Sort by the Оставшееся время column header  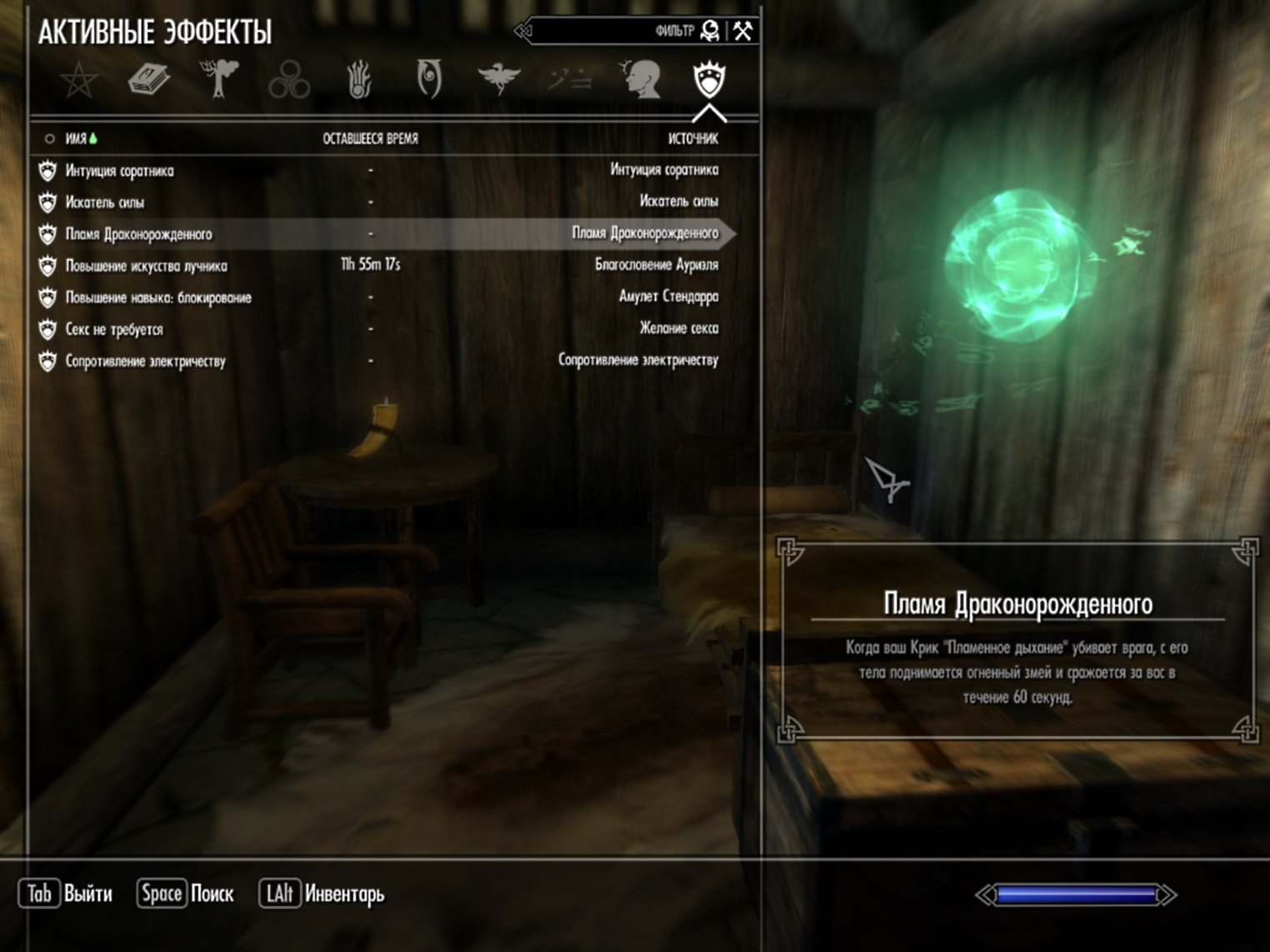370,138
